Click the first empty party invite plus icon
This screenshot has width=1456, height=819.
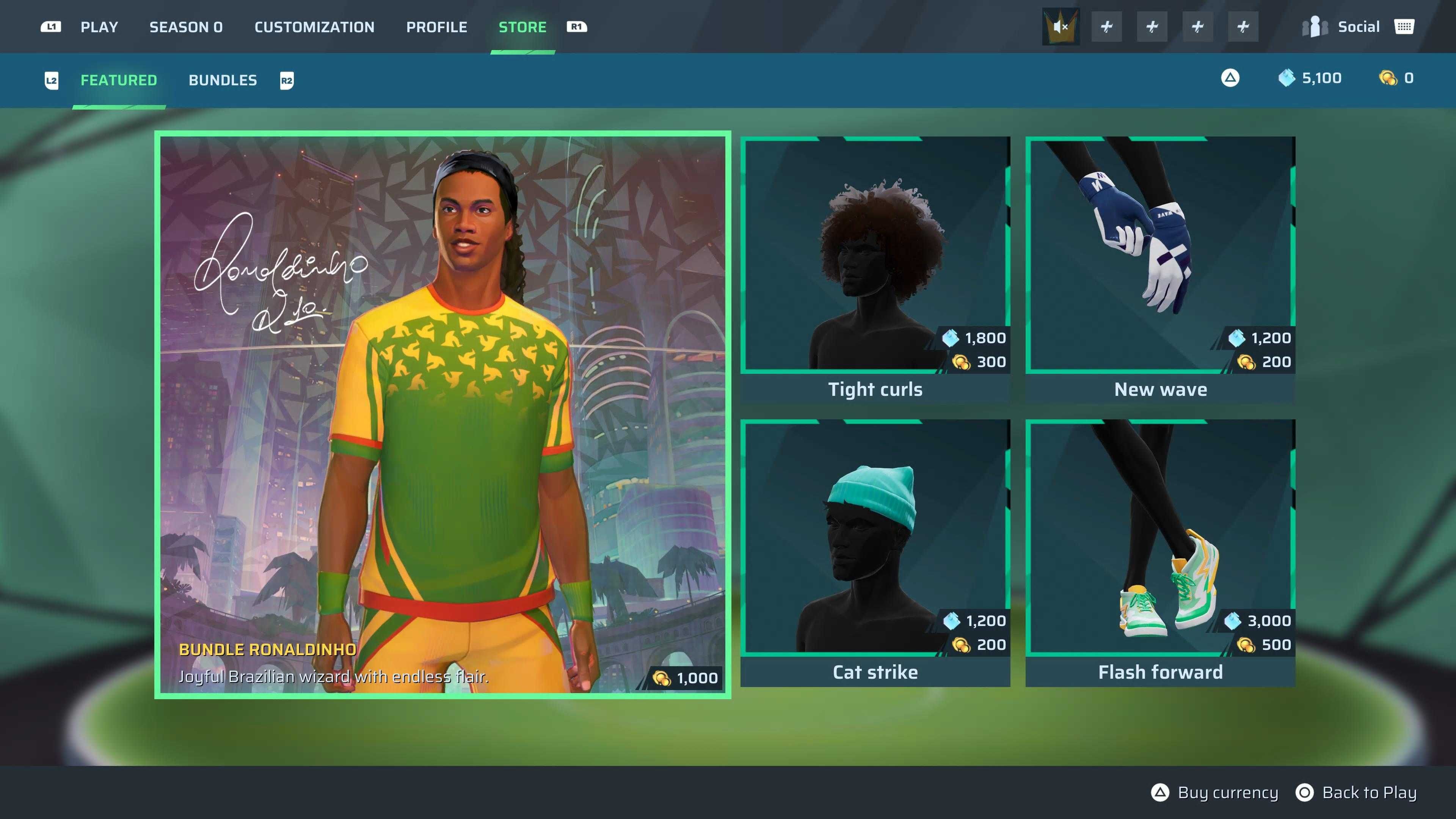[1106, 26]
